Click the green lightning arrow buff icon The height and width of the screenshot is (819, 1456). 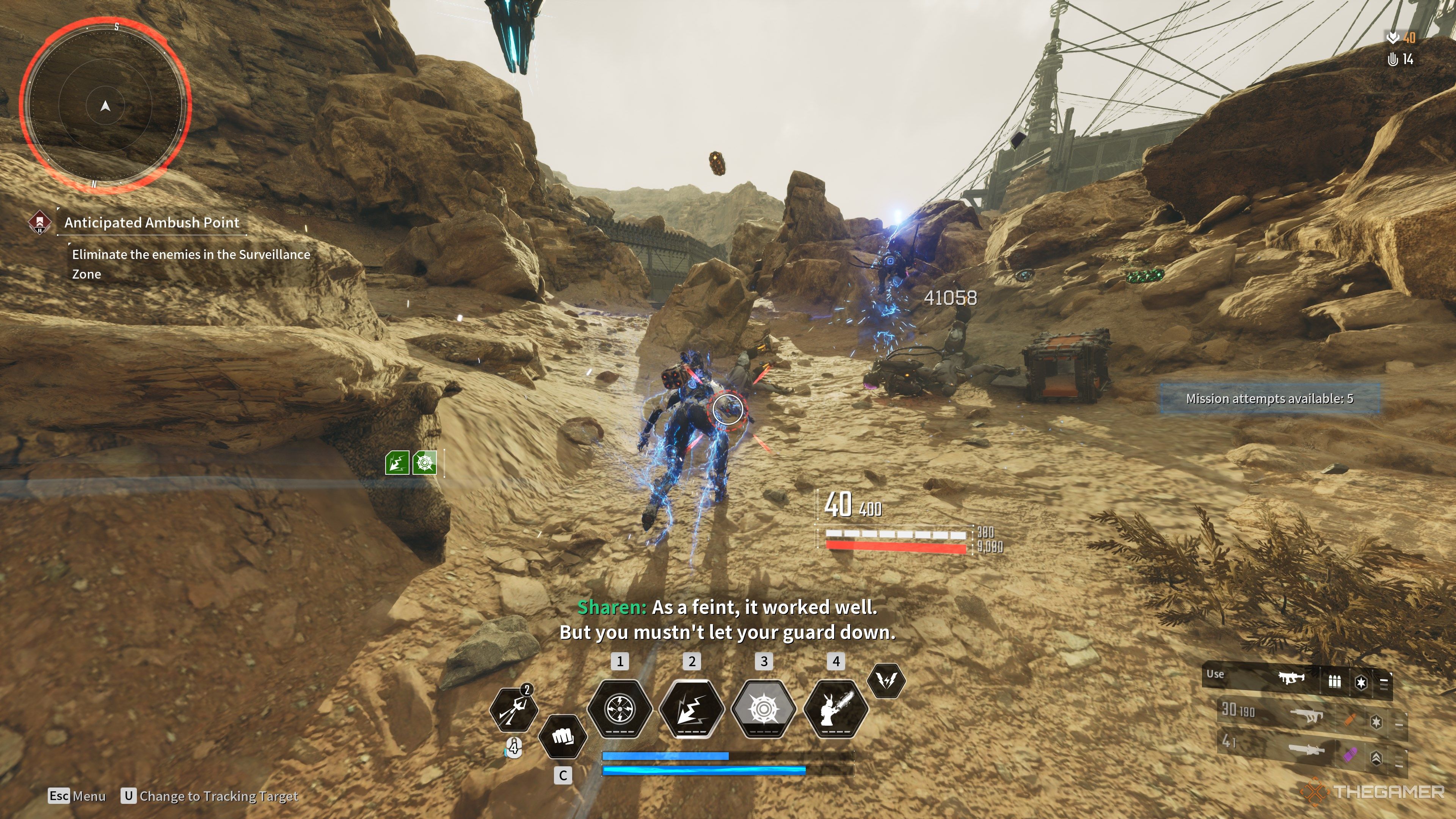pos(397,463)
